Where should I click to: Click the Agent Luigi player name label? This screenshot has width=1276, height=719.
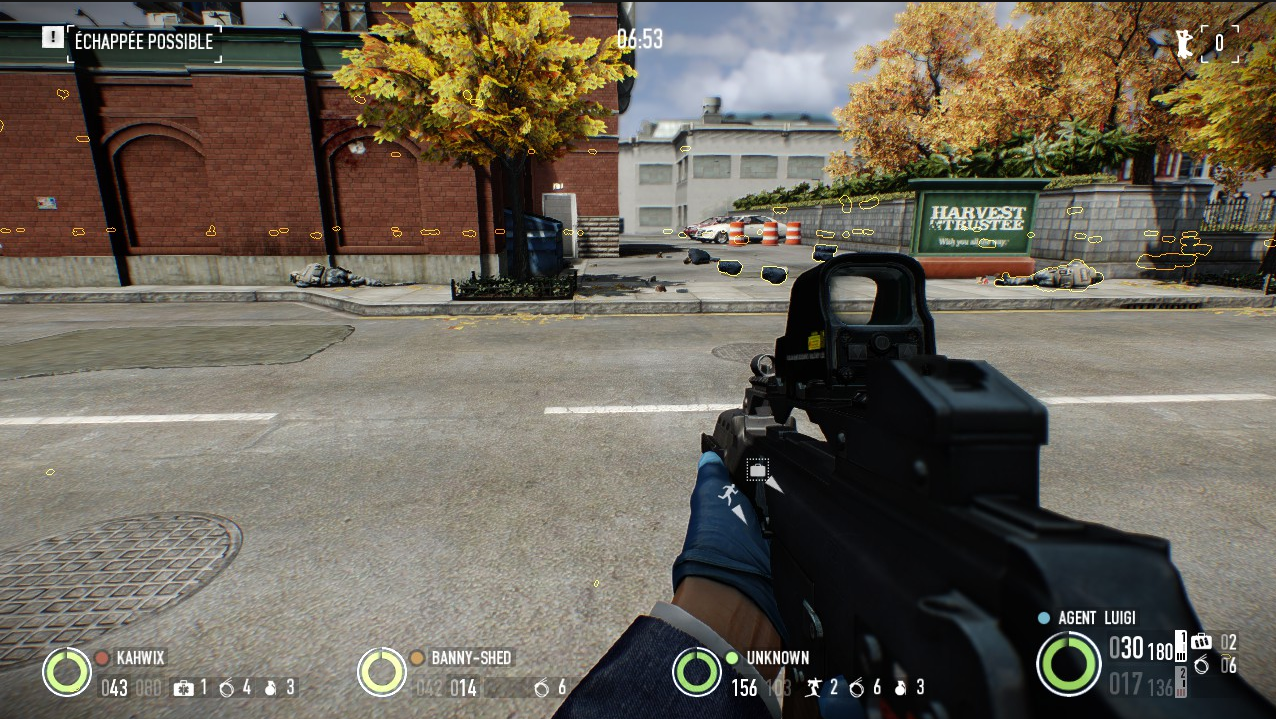[1096, 618]
